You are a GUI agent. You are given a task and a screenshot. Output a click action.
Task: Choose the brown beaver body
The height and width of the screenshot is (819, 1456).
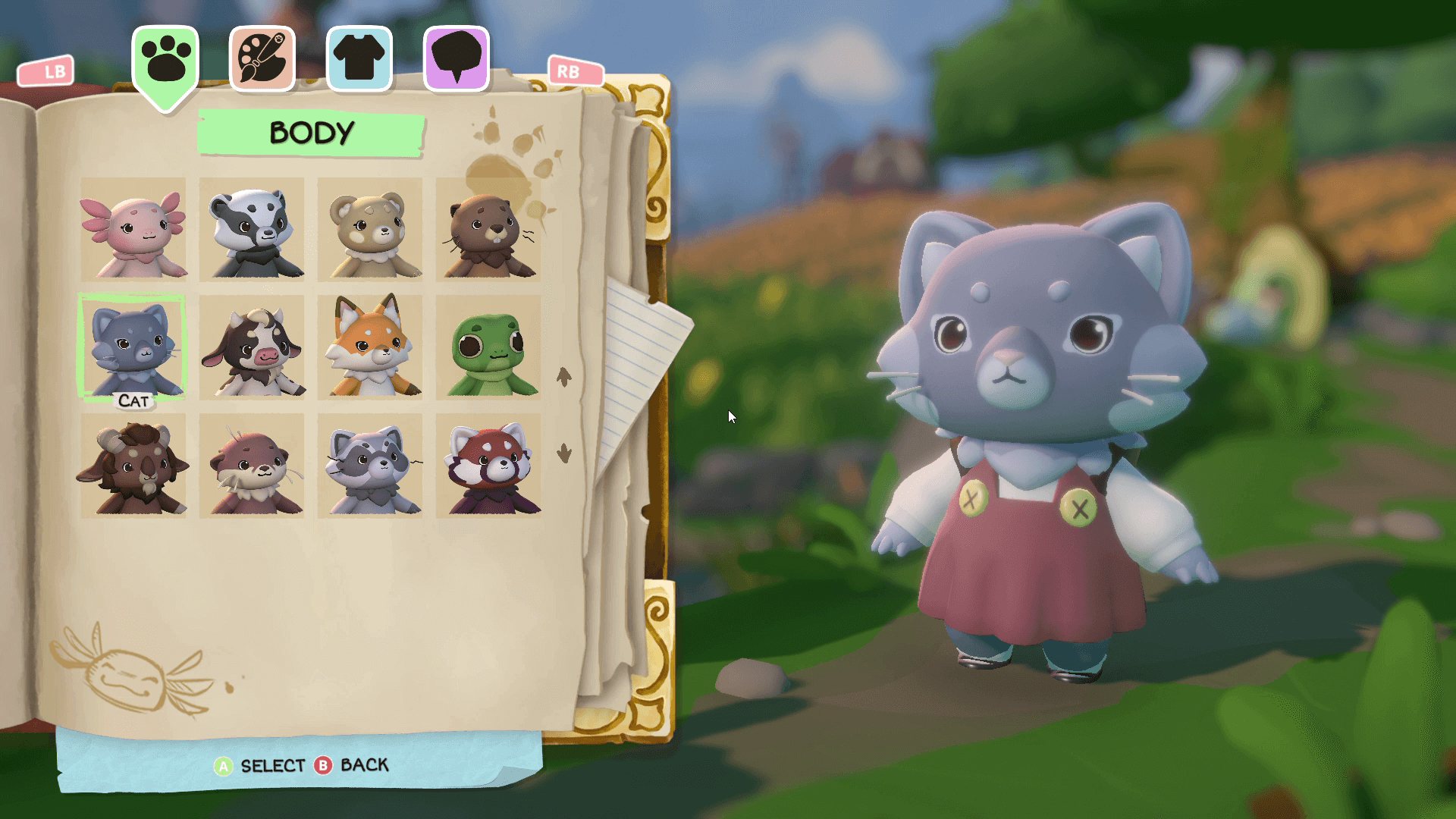(x=488, y=230)
